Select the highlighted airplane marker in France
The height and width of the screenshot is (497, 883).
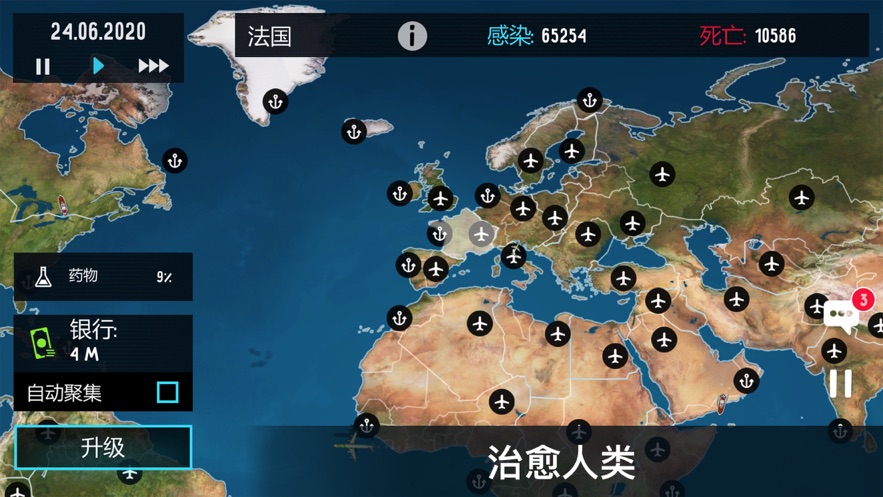tap(481, 234)
